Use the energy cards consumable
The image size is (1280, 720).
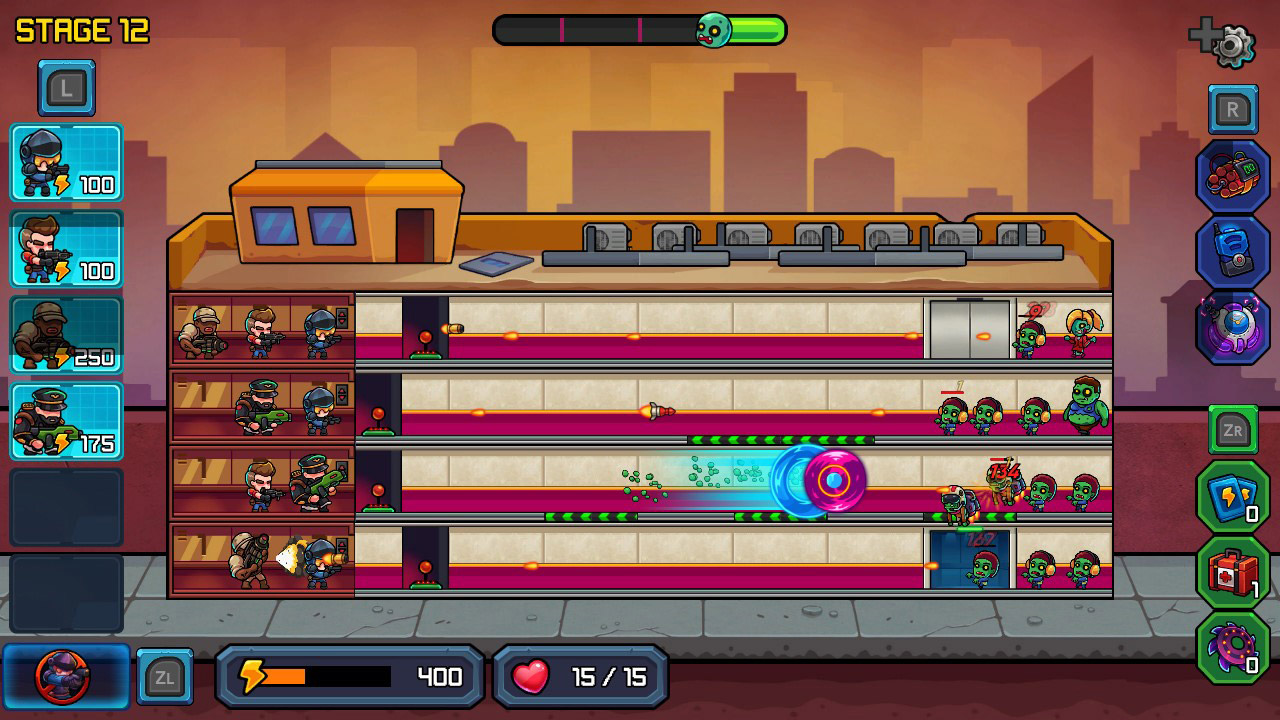coord(1232,496)
